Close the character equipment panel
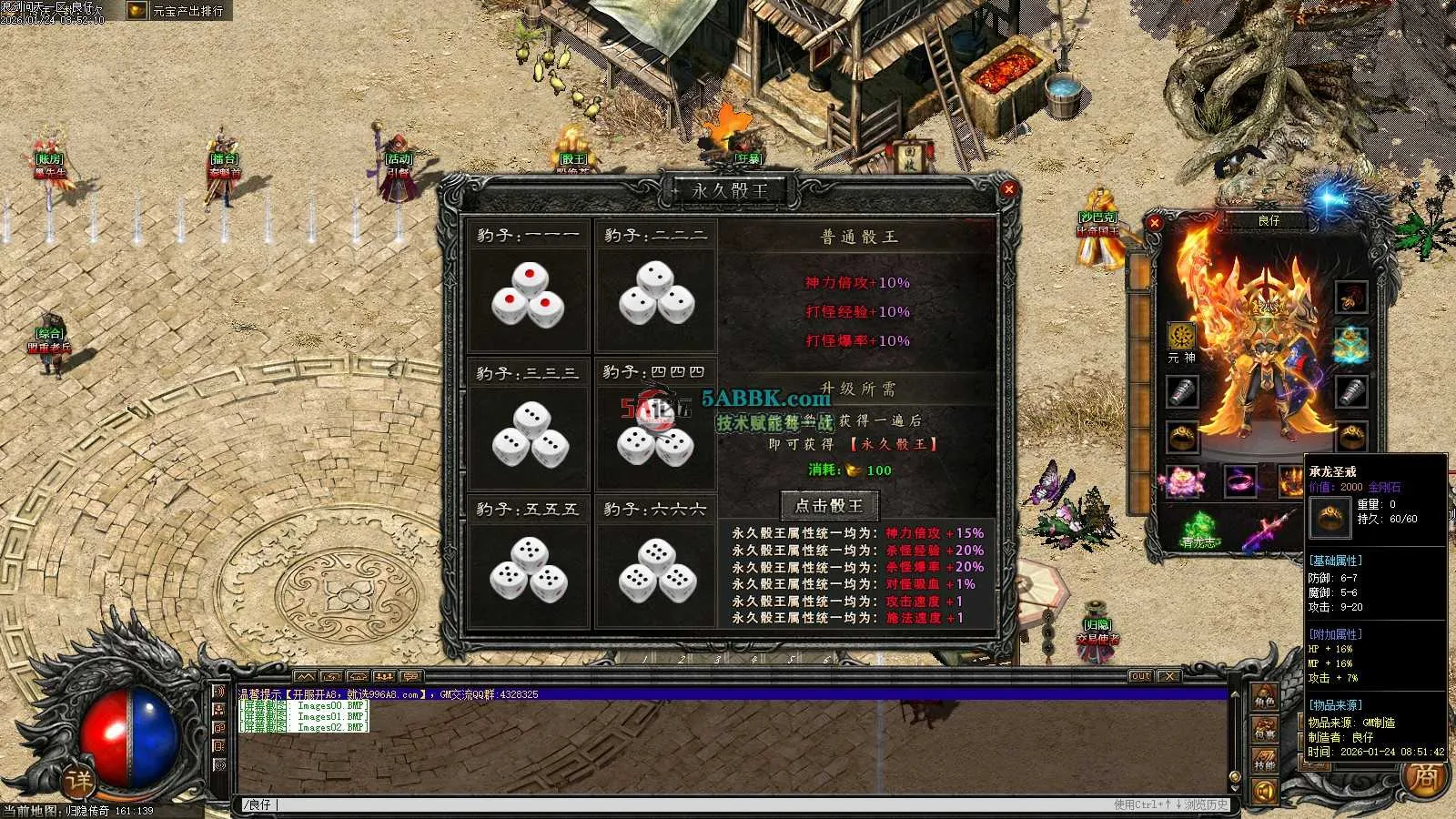This screenshot has width=1456, height=819. 1155,222
